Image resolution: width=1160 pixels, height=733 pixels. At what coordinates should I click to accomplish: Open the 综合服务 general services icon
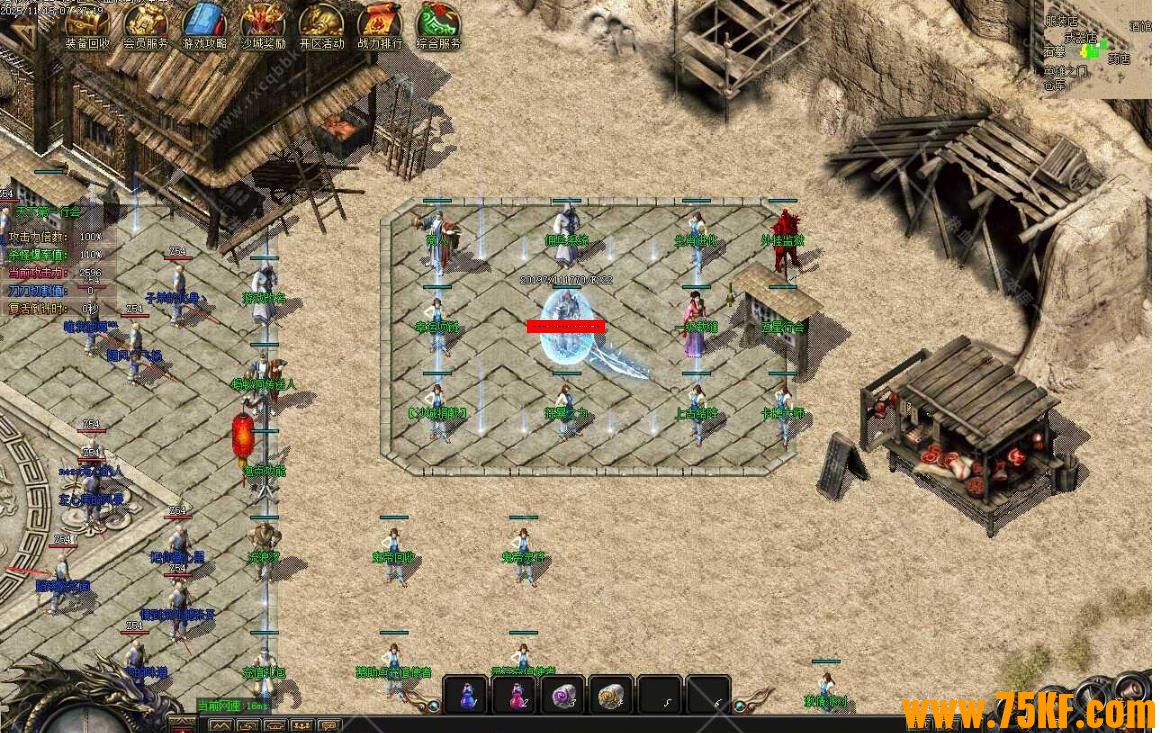[438, 24]
